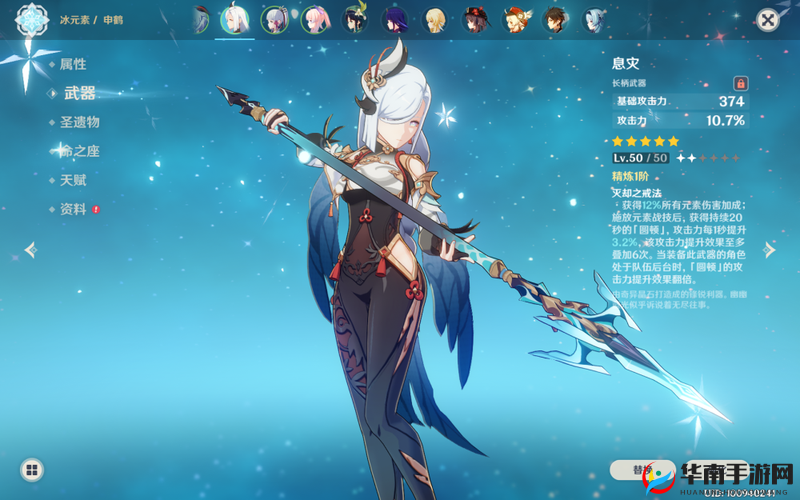Open the grid menu icon
The width and height of the screenshot is (800, 500).
pos(32,469)
